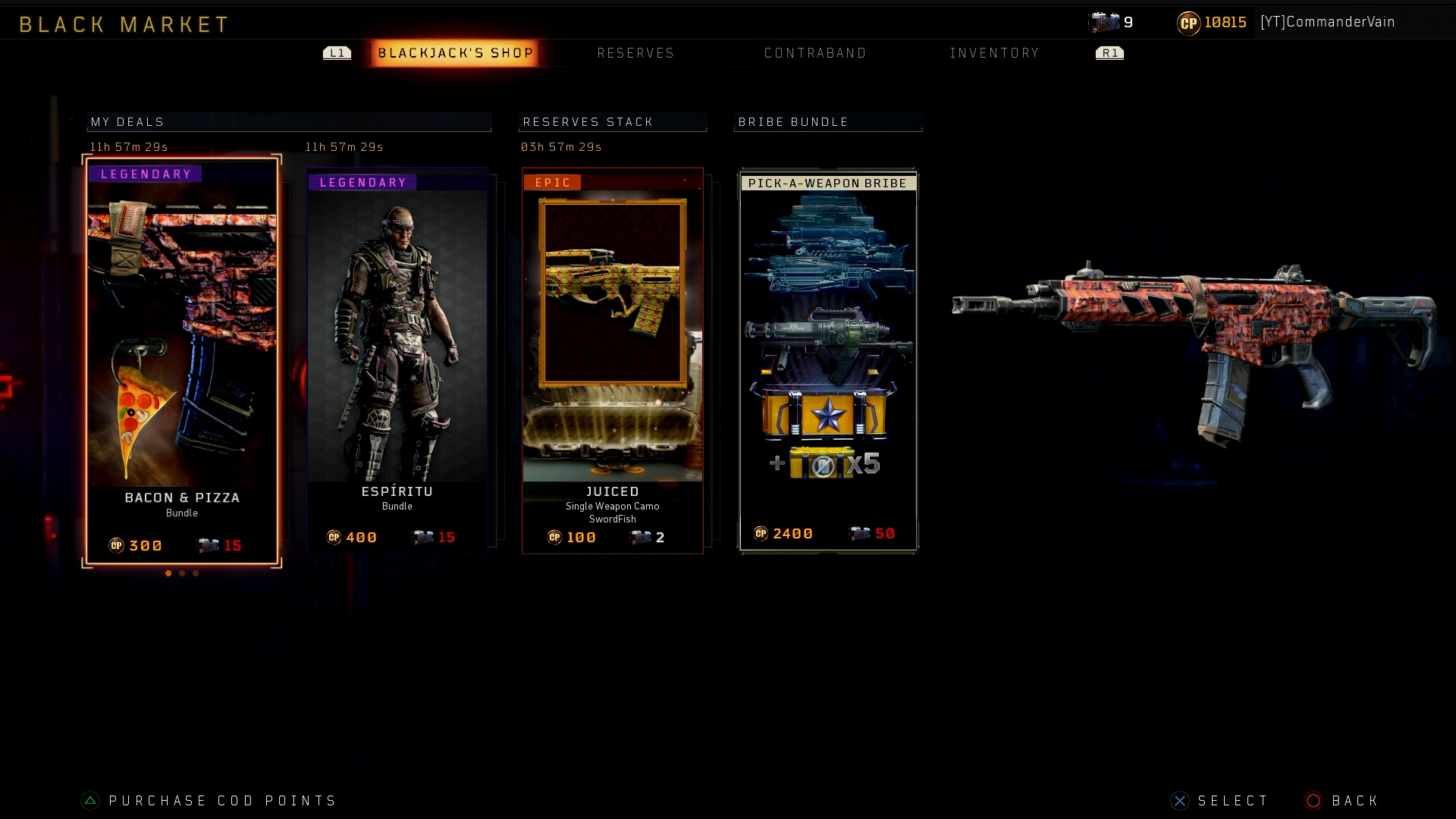The width and height of the screenshot is (1456, 819).
Task: Click the crossed-out duplicate icon on bribe crate
Action: pos(823,467)
